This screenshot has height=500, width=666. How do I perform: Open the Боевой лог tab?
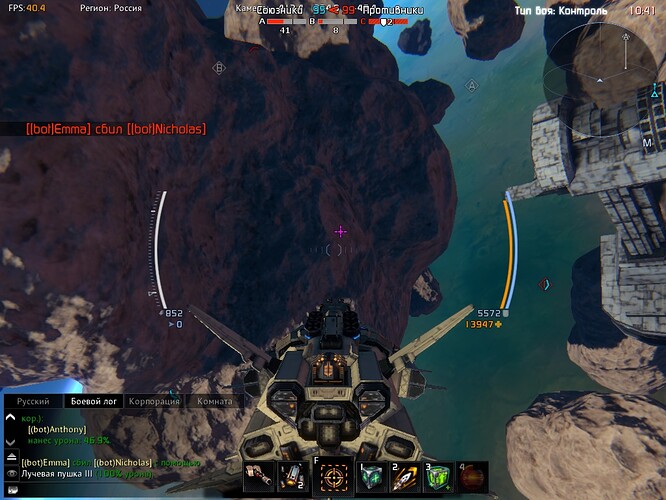click(x=96, y=401)
